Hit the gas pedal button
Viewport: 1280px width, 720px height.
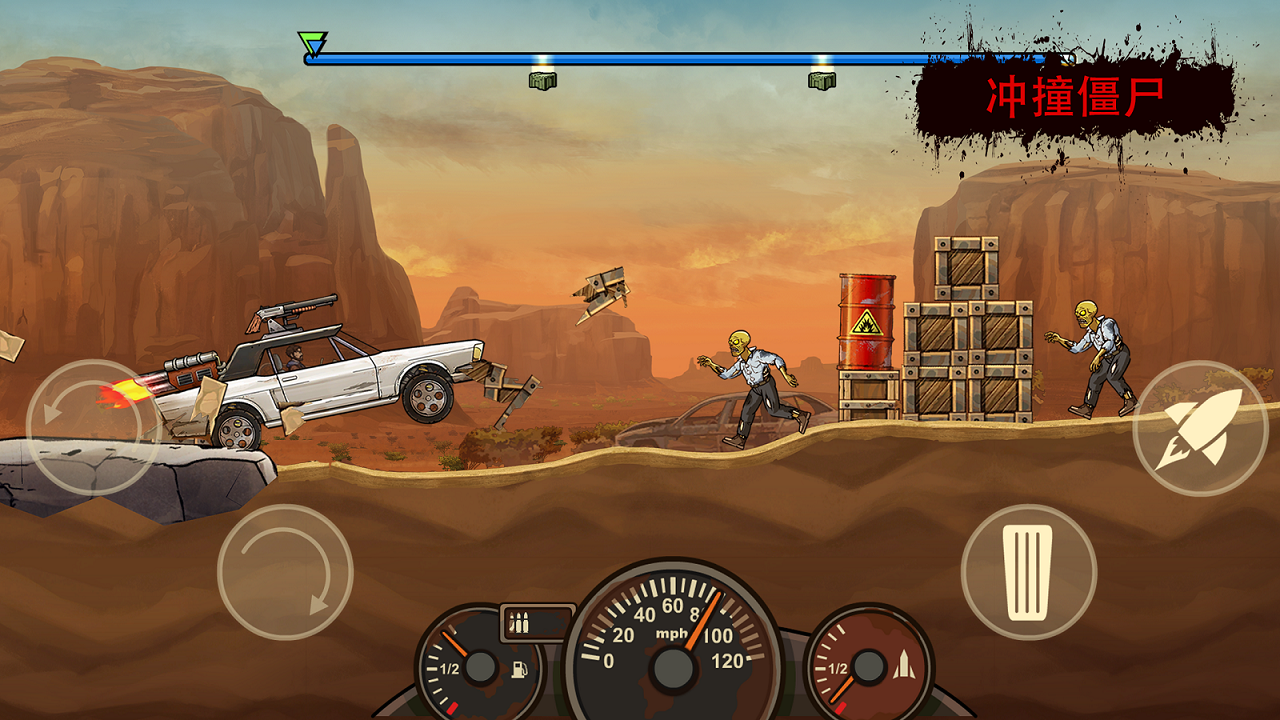(x=1029, y=572)
